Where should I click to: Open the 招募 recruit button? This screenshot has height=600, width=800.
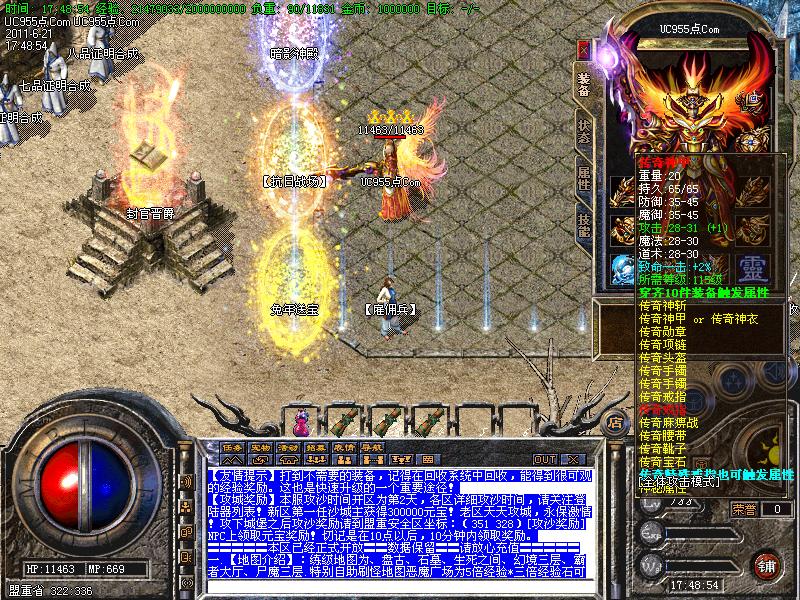pyautogui.click(x=316, y=447)
